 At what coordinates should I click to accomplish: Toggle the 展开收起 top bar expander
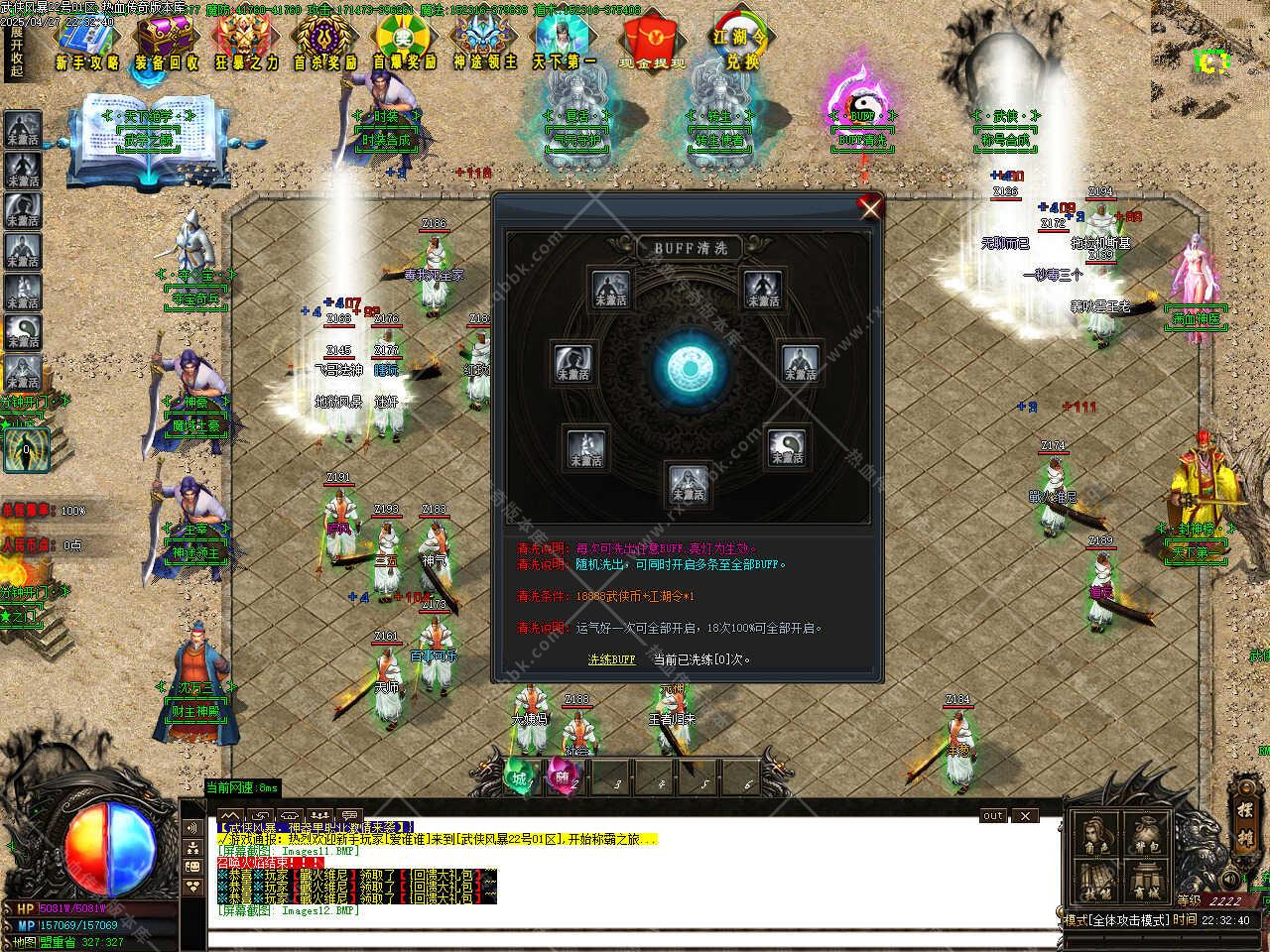point(17,50)
